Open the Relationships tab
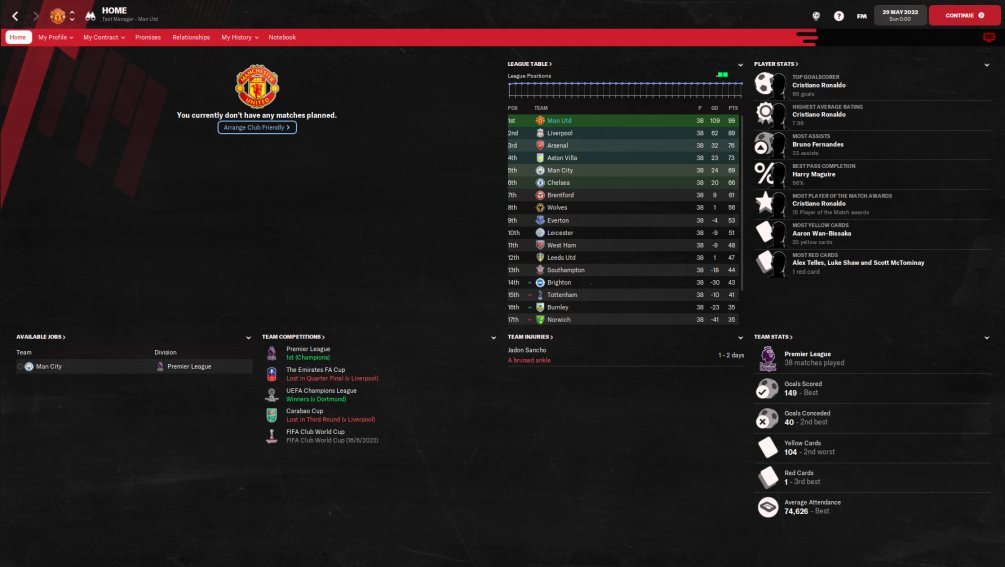The width and height of the screenshot is (1005, 567). [x=191, y=37]
